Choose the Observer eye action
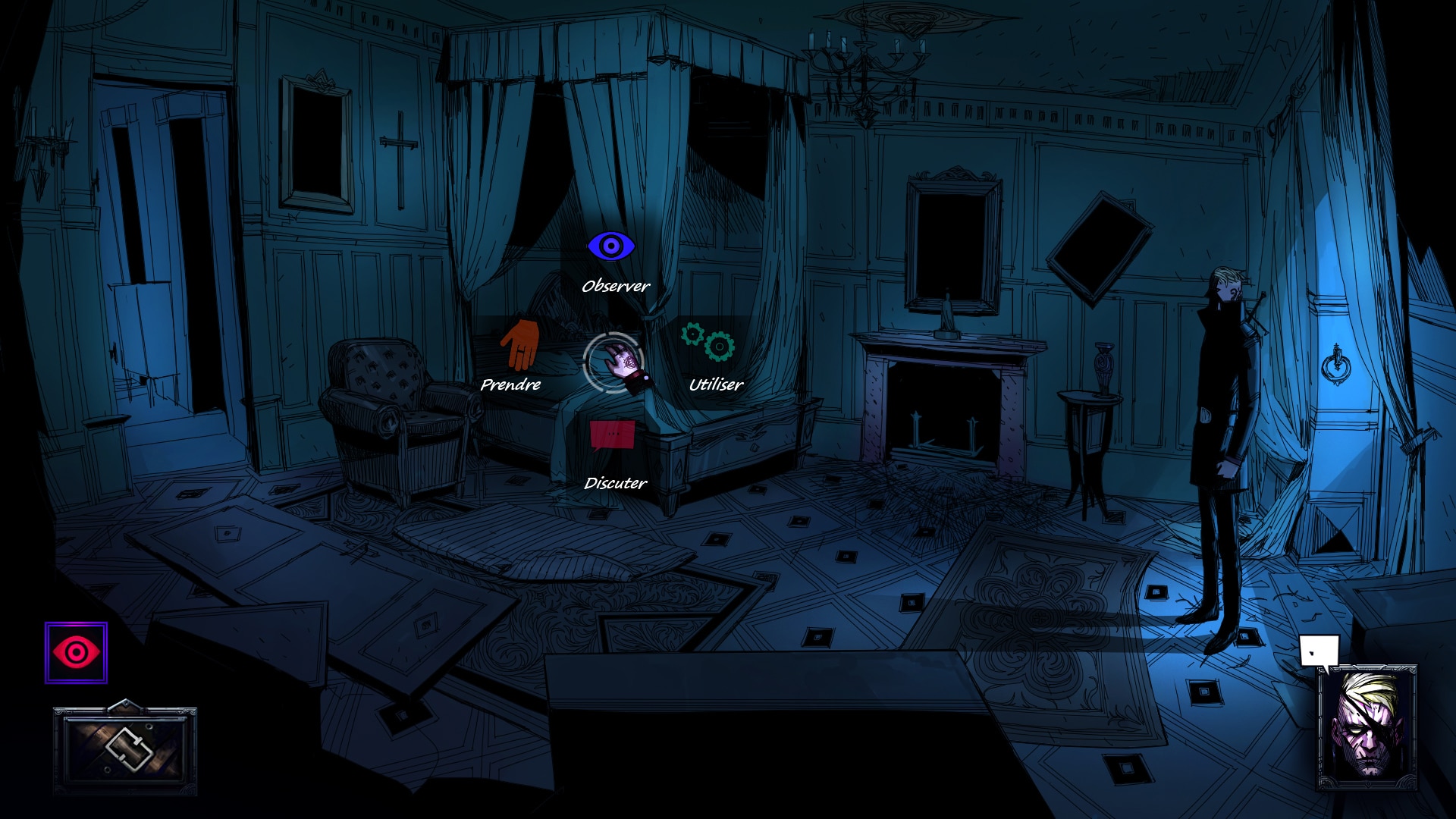The width and height of the screenshot is (1456, 819). (x=610, y=246)
